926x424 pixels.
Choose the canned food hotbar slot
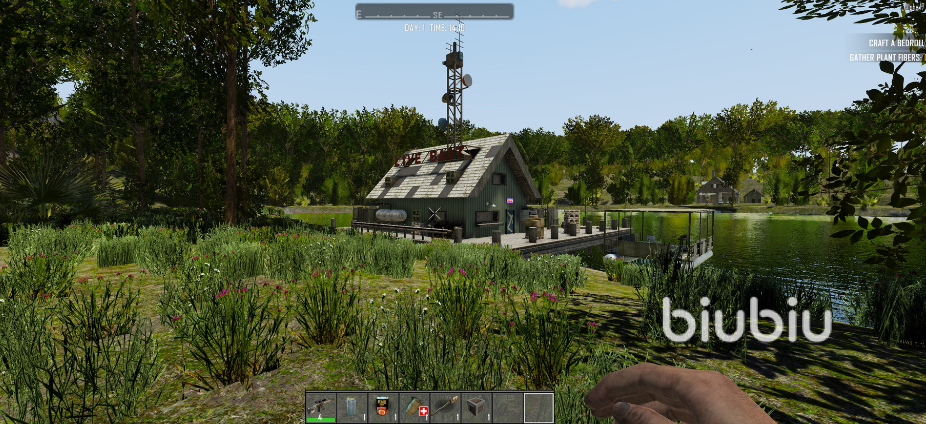tap(383, 407)
